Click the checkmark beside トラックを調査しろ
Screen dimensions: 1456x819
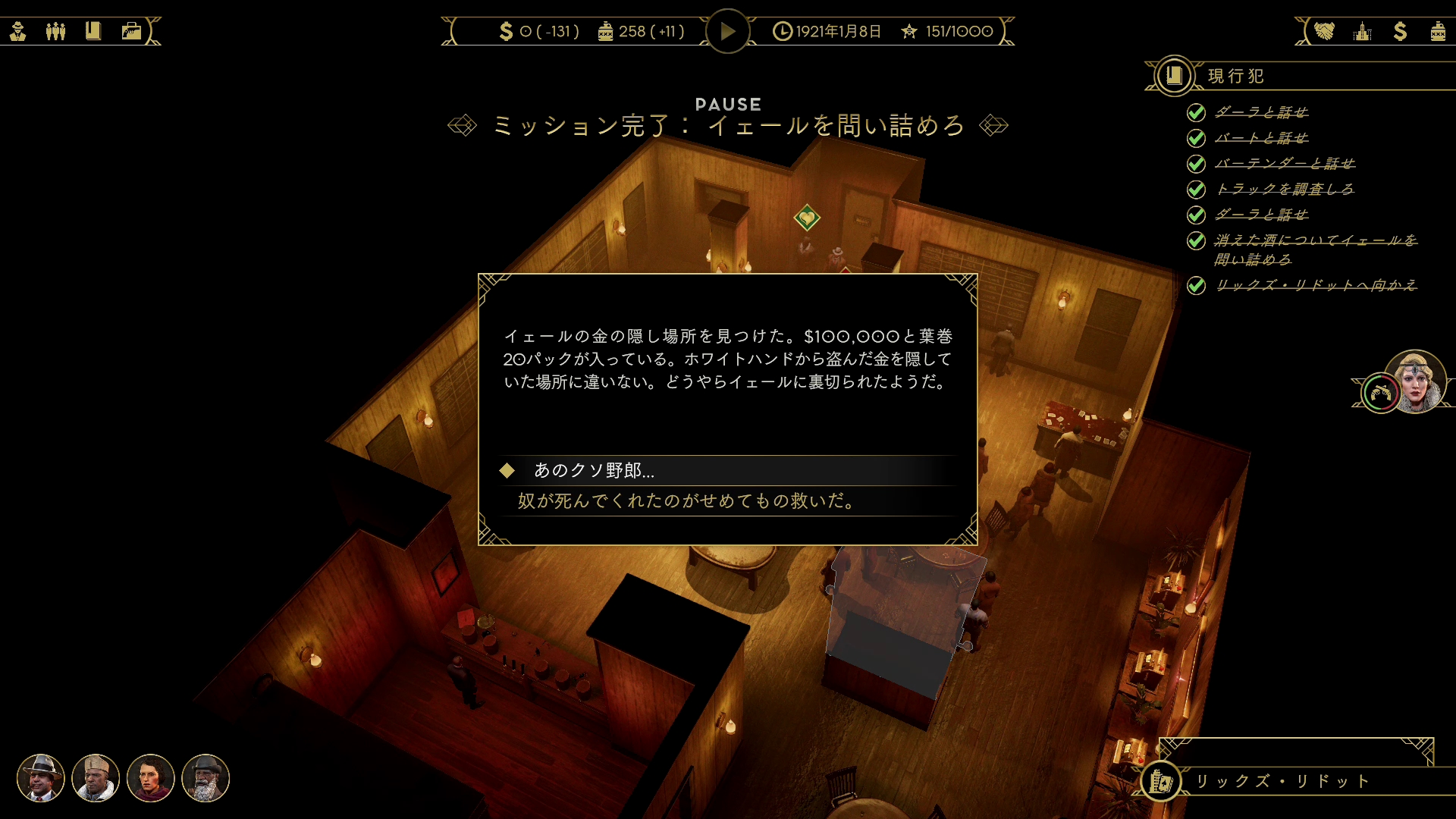click(1196, 189)
